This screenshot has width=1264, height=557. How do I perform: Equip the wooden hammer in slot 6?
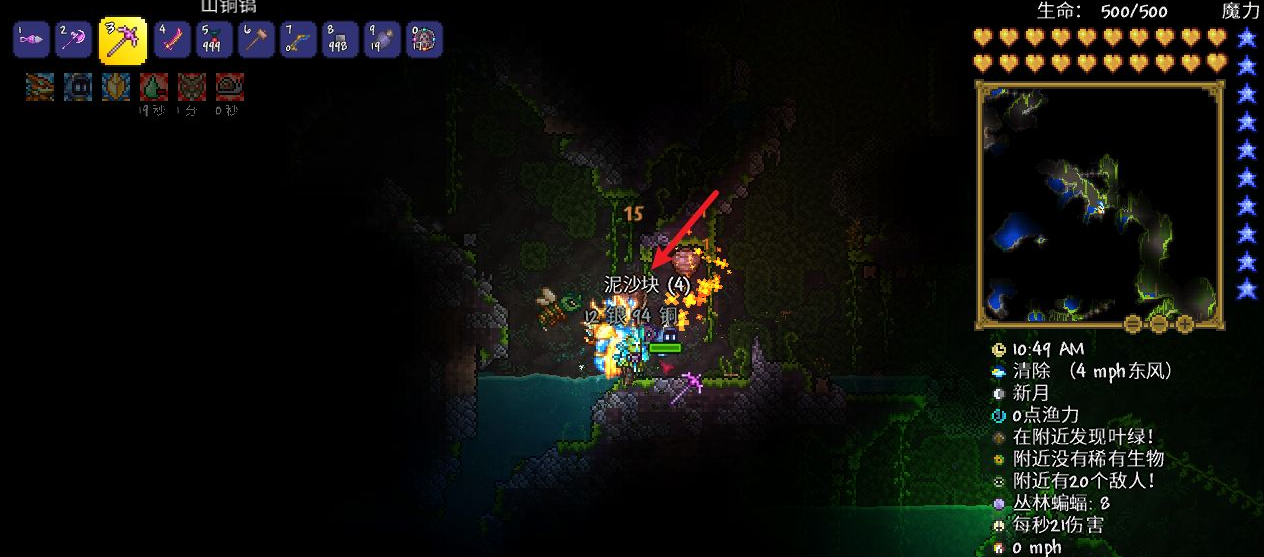point(257,41)
